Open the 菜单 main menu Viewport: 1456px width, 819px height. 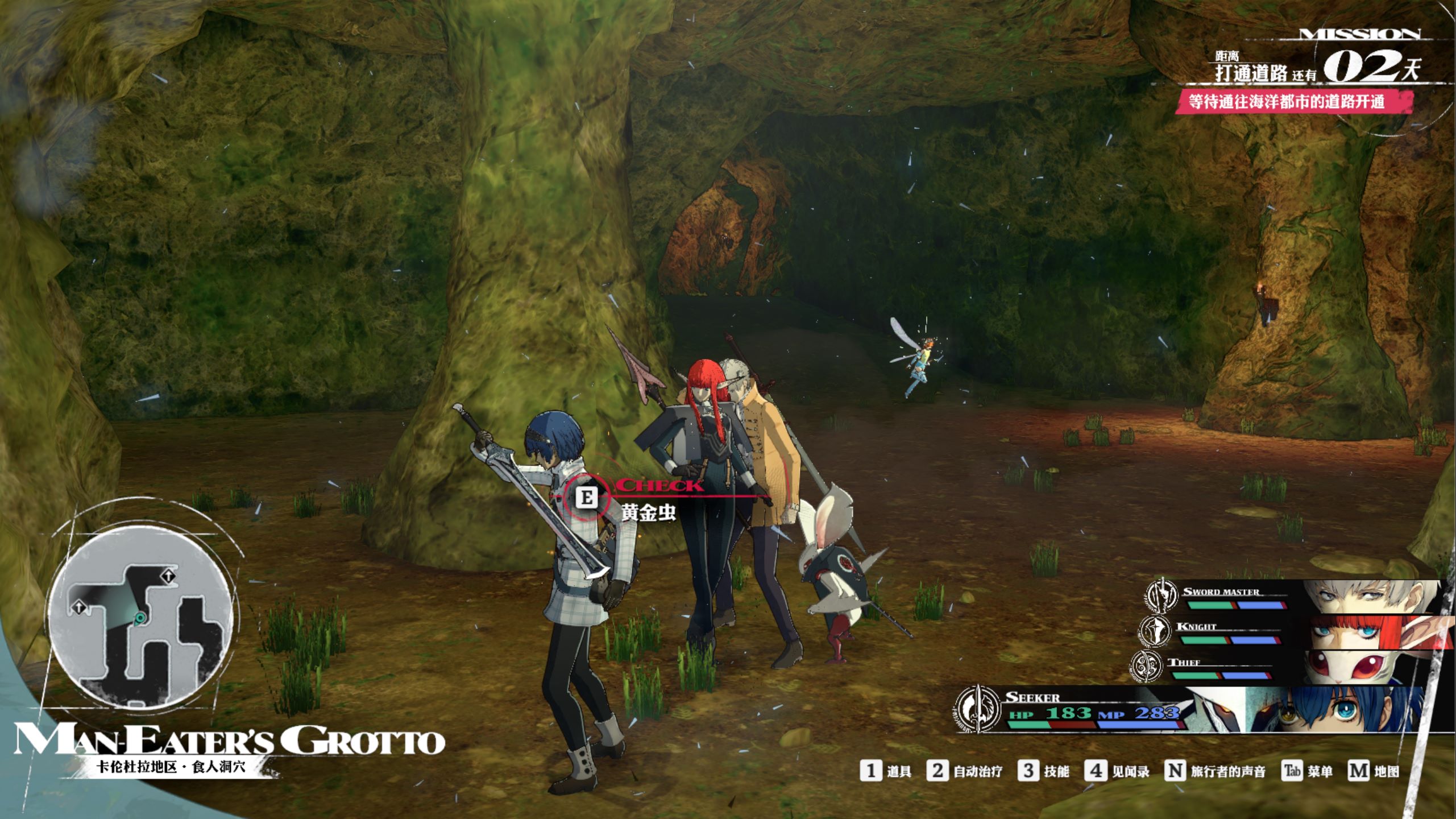pyautogui.click(x=1307, y=771)
